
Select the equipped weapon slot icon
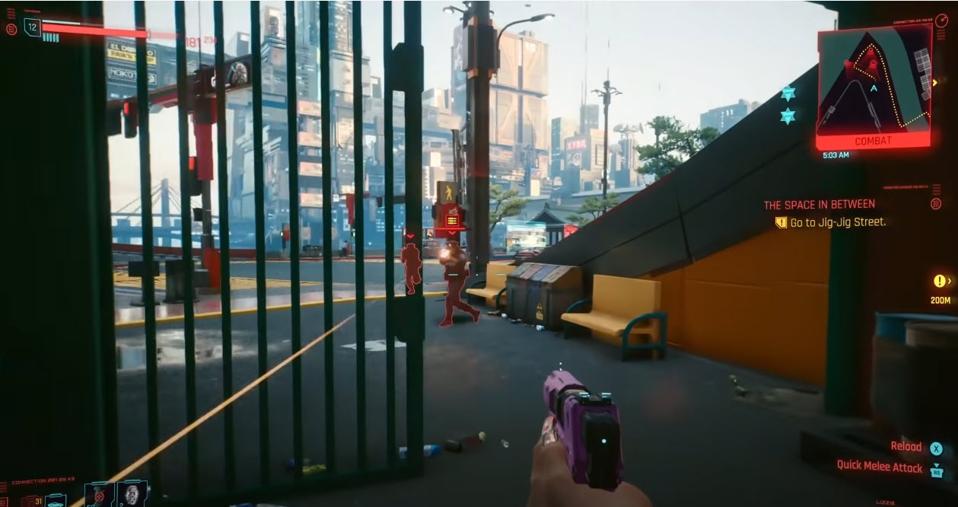tap(56, 499)
